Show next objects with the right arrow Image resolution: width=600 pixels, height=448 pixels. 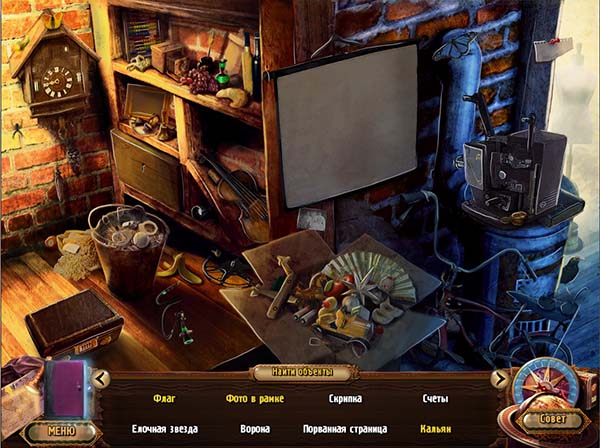[x=499, y=378]
